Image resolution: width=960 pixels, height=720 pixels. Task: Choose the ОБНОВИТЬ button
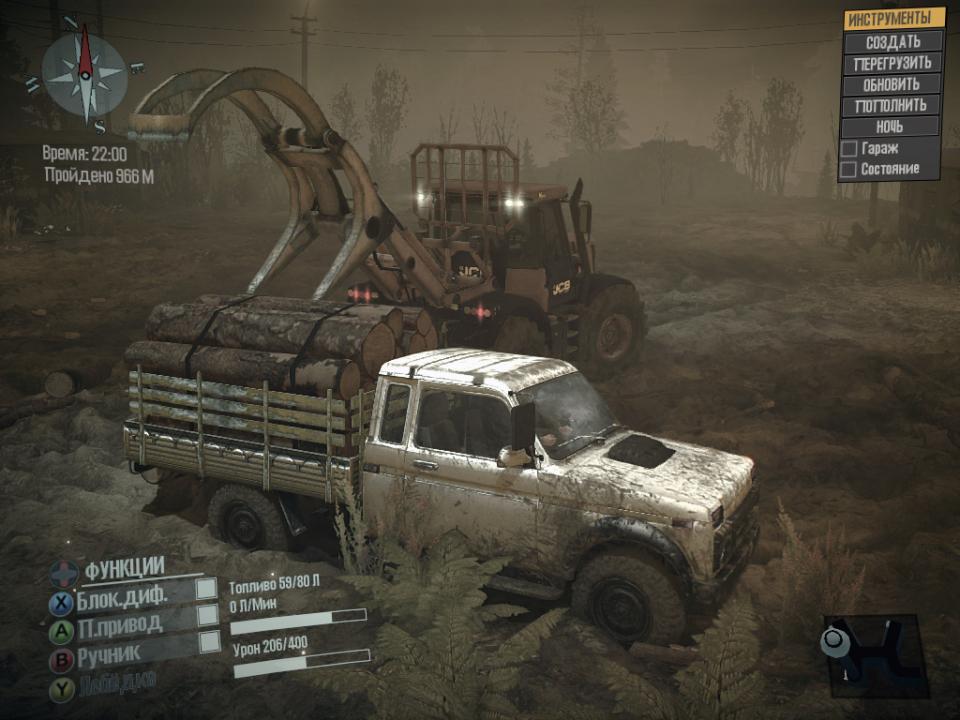893,84
